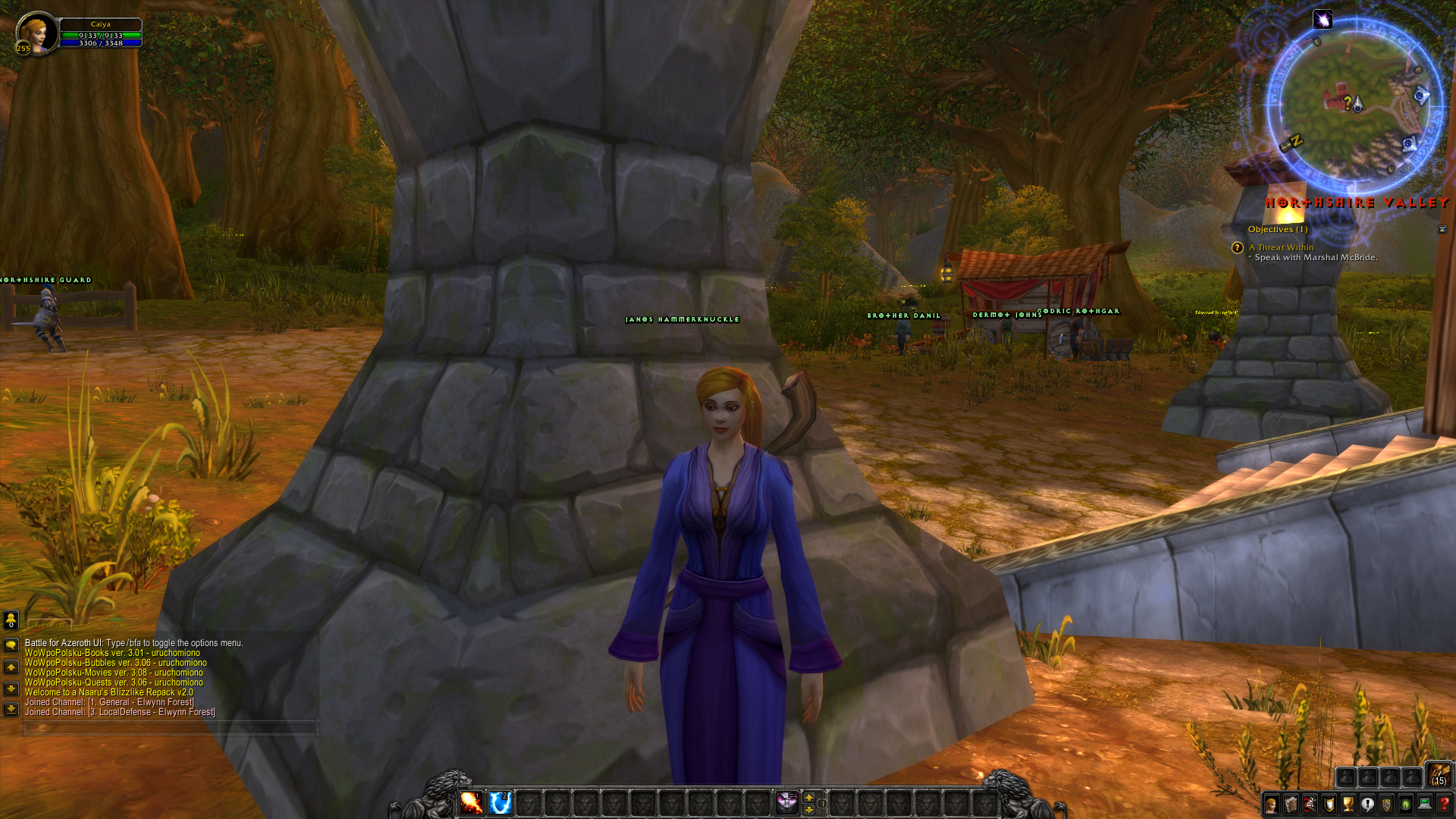
Task: Use the purple-eyed face ability icon
Action: (786, 802)
